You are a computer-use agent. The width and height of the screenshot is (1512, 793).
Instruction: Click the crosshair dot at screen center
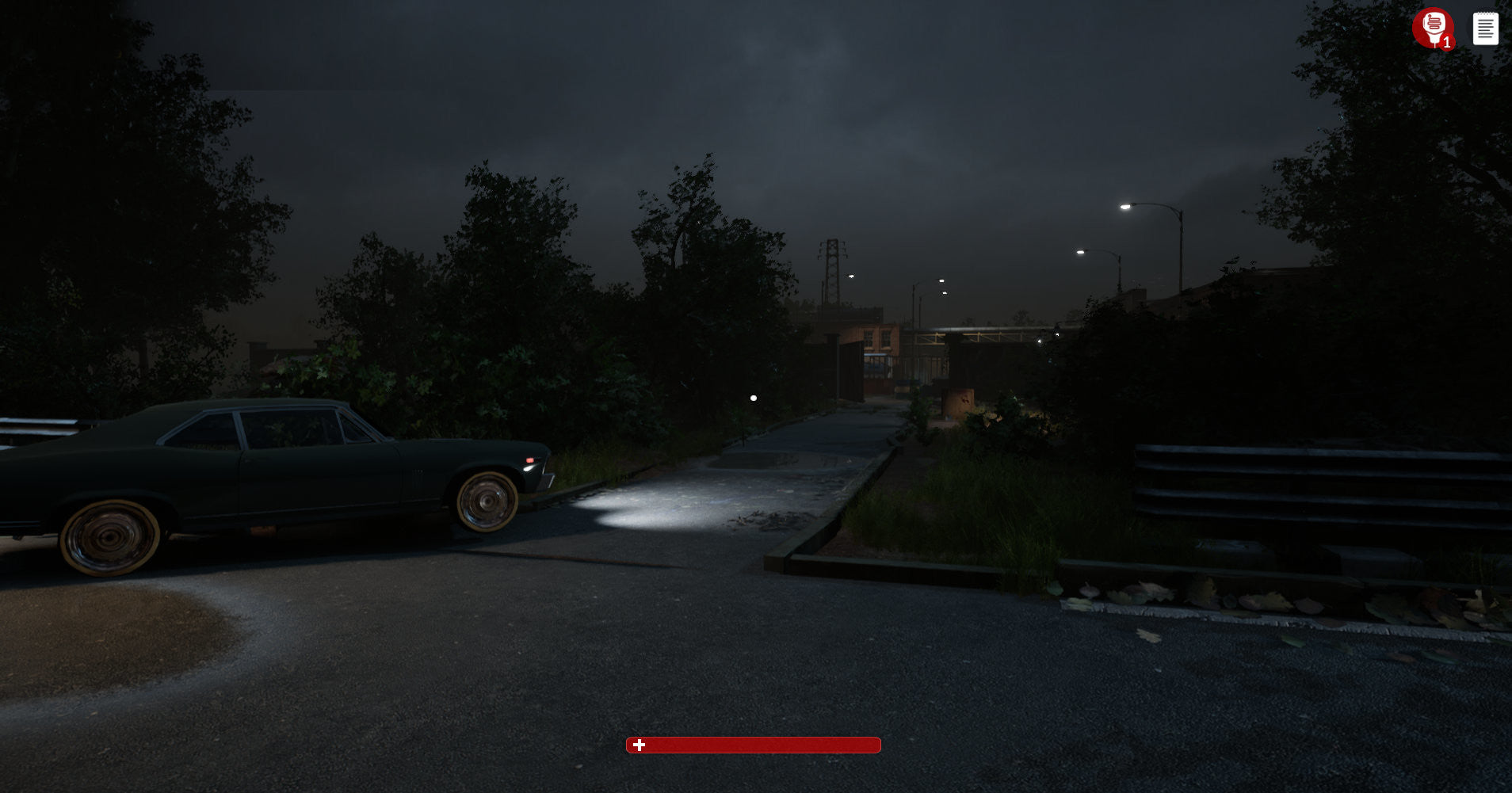point(753,398)
